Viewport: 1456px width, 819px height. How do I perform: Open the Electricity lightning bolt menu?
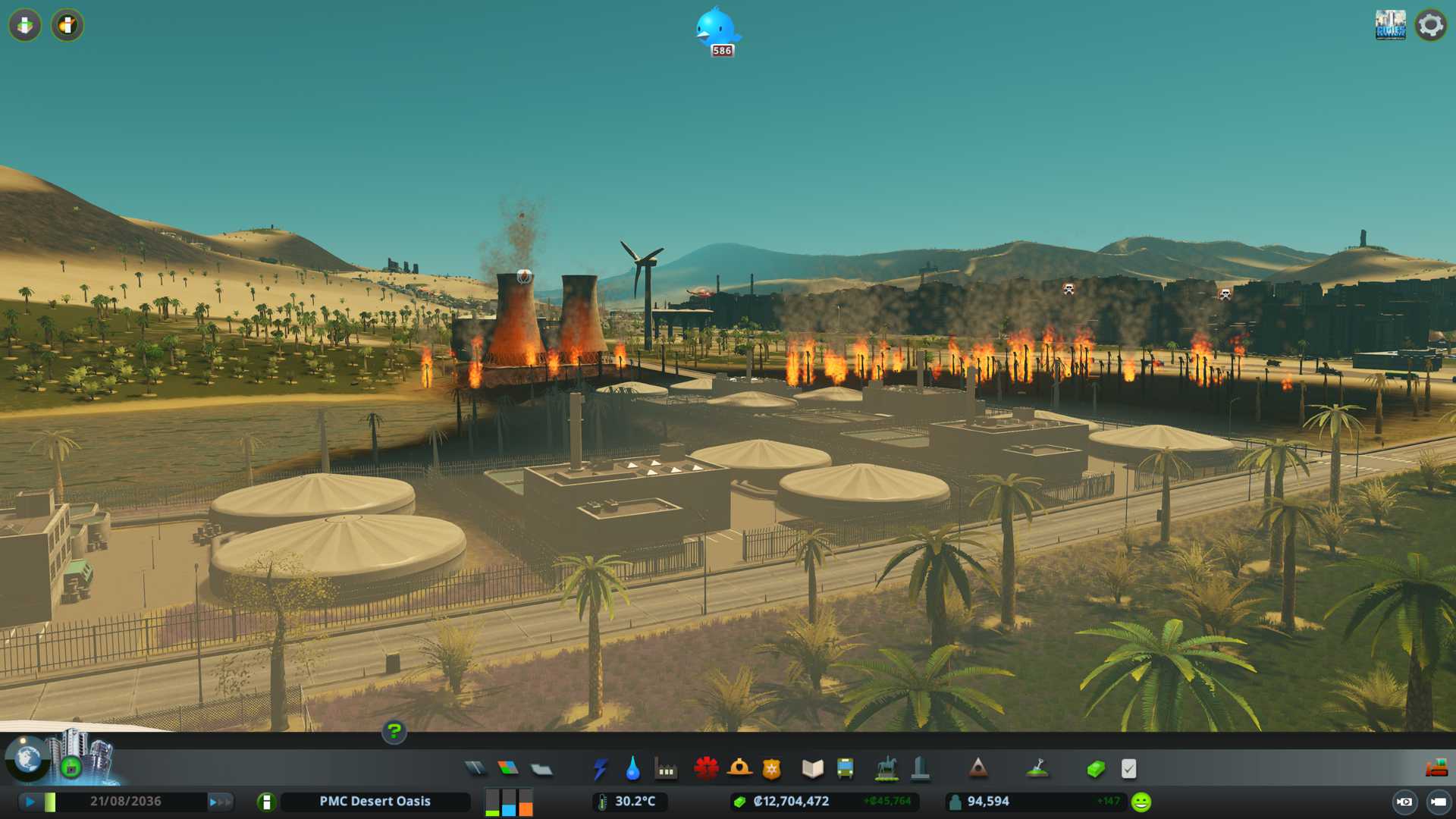pyautogui.click(x=600, y=769)
